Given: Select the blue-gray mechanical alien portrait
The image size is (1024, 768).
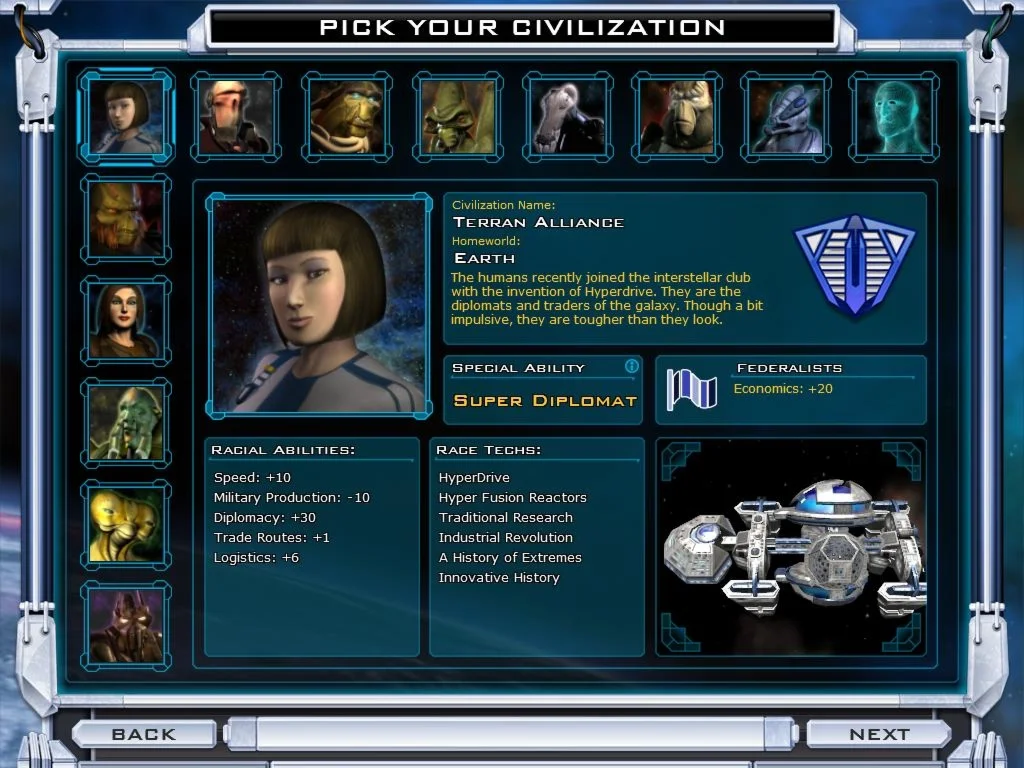Looking at the screenshot, I should pyautogui.click(x=787, y=117).
